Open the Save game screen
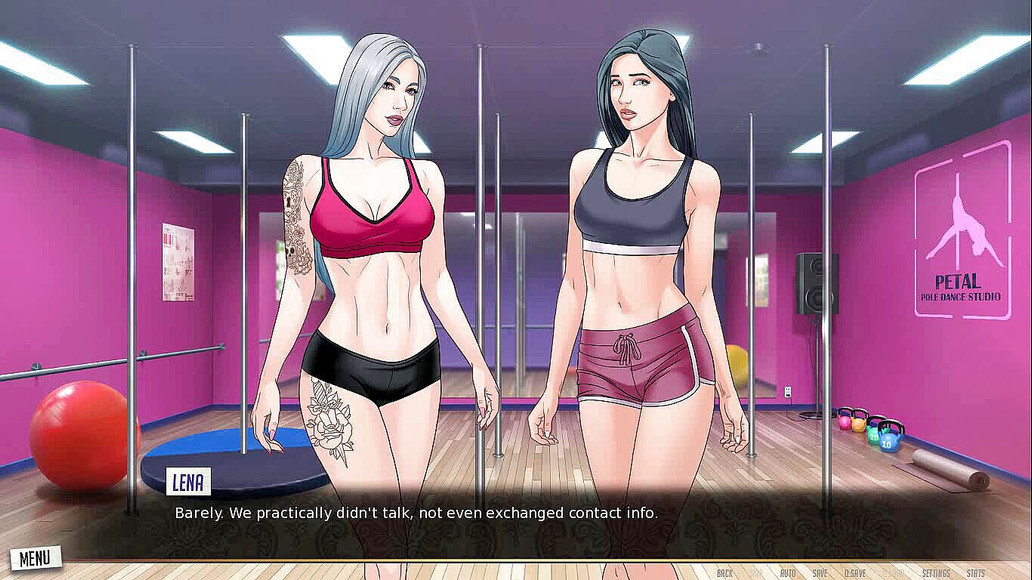1032x580 pixels. click(820, 573)
